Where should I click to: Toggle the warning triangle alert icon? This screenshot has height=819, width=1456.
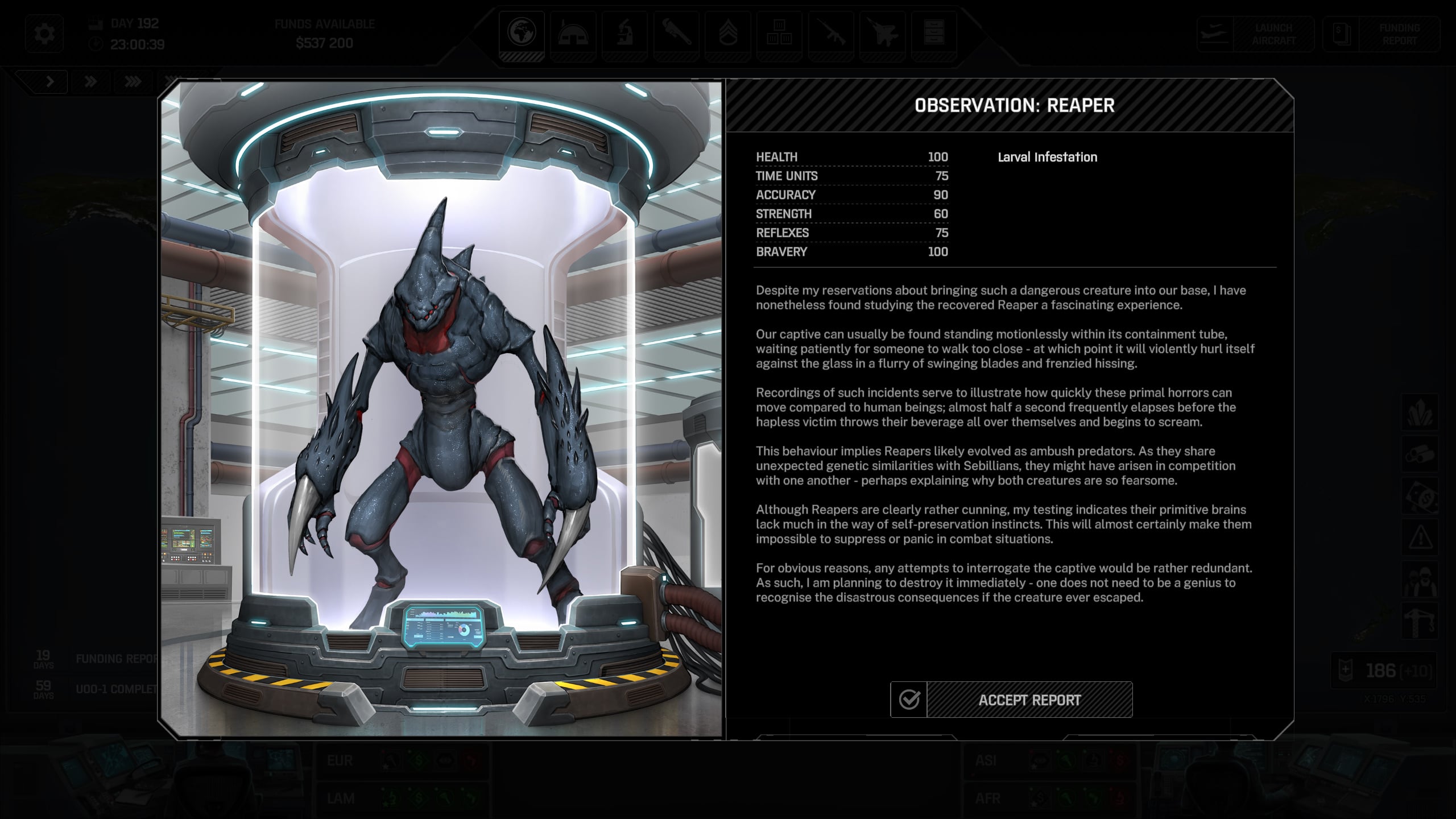point(1420,537)
